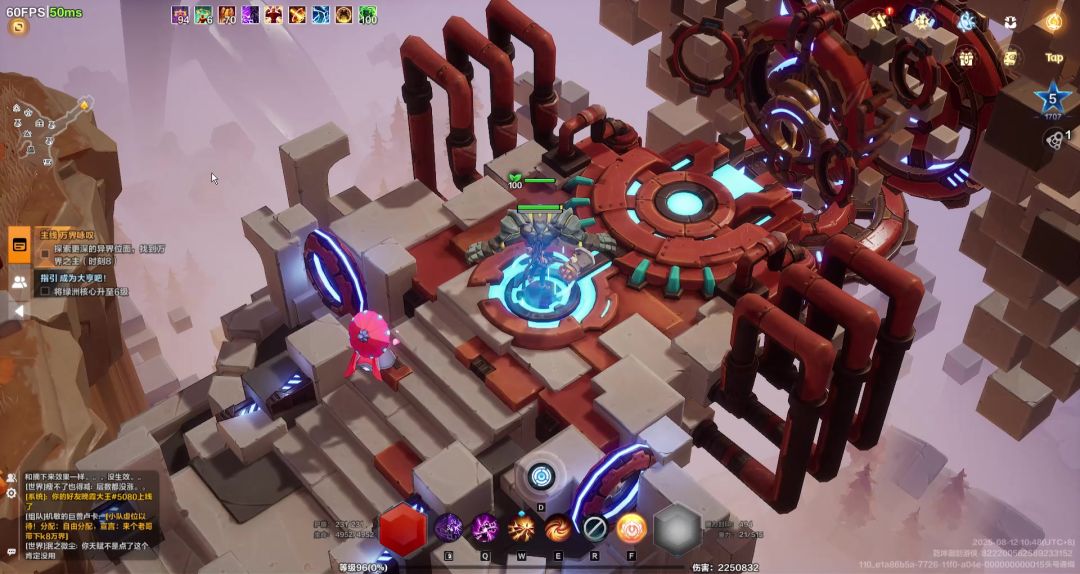
Task: Open the glowing orange lamp icon
Action: pyautogui.click(x=1053, y=20)
